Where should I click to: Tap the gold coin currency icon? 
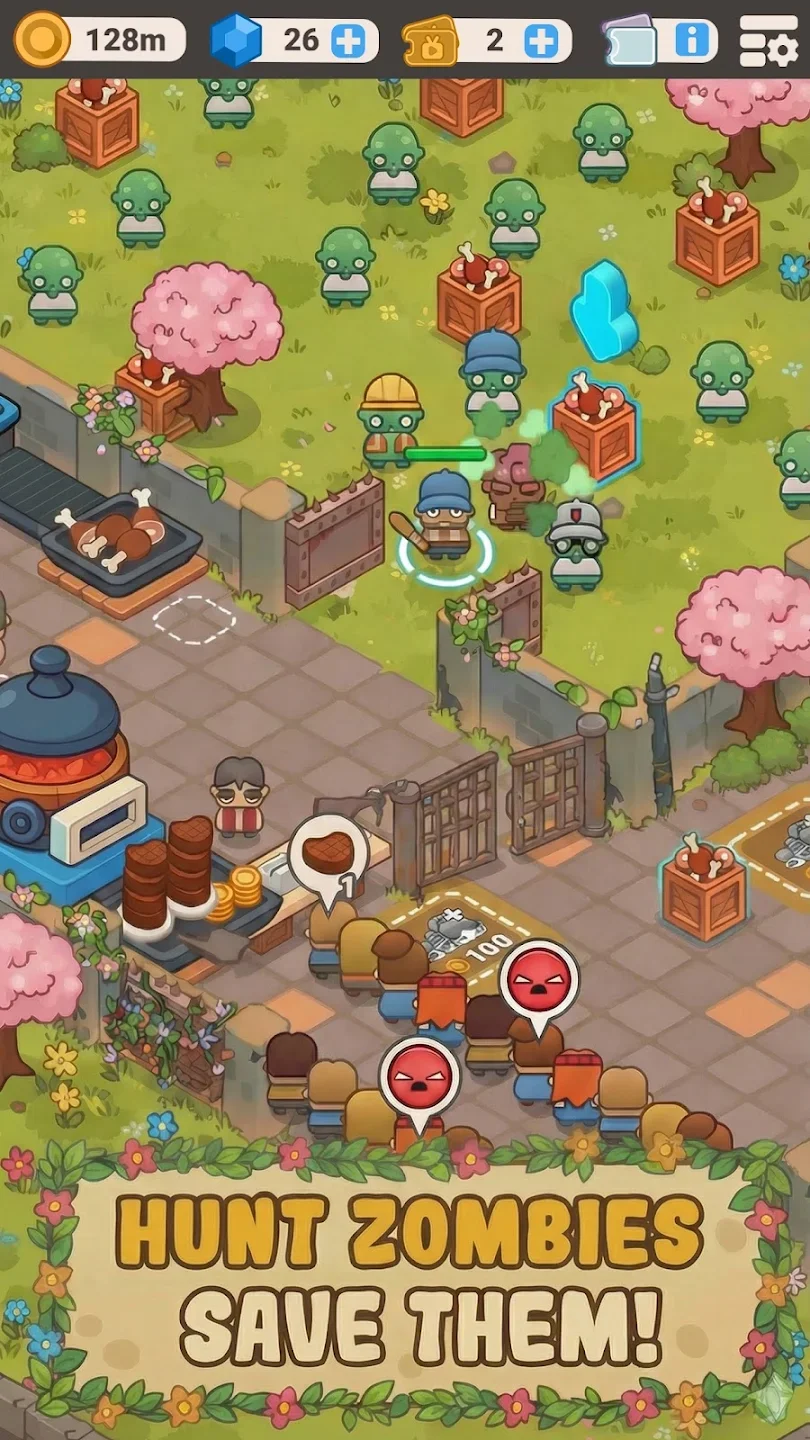coord(42,40)
